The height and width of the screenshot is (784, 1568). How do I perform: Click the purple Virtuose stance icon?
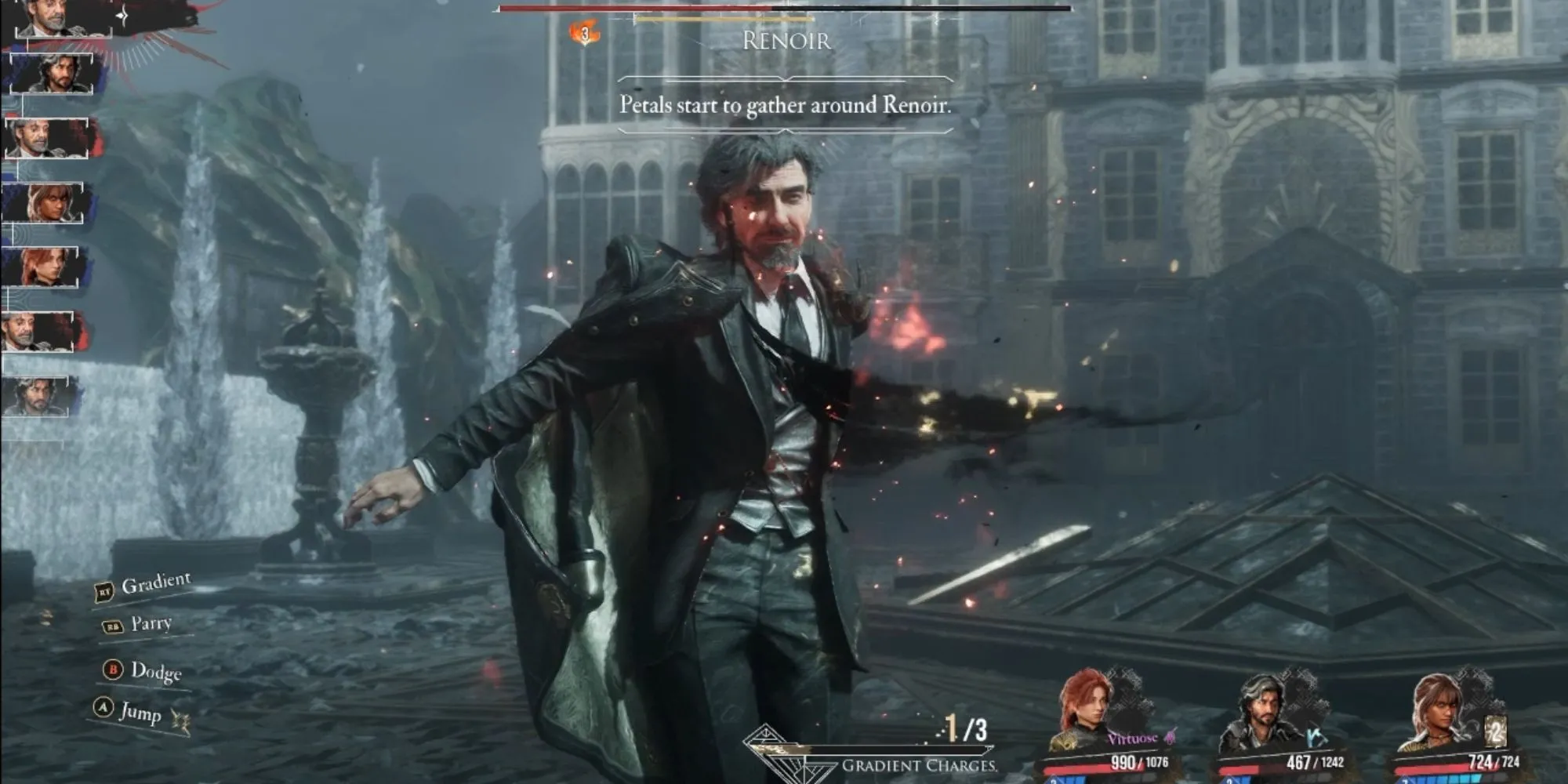1170,737
